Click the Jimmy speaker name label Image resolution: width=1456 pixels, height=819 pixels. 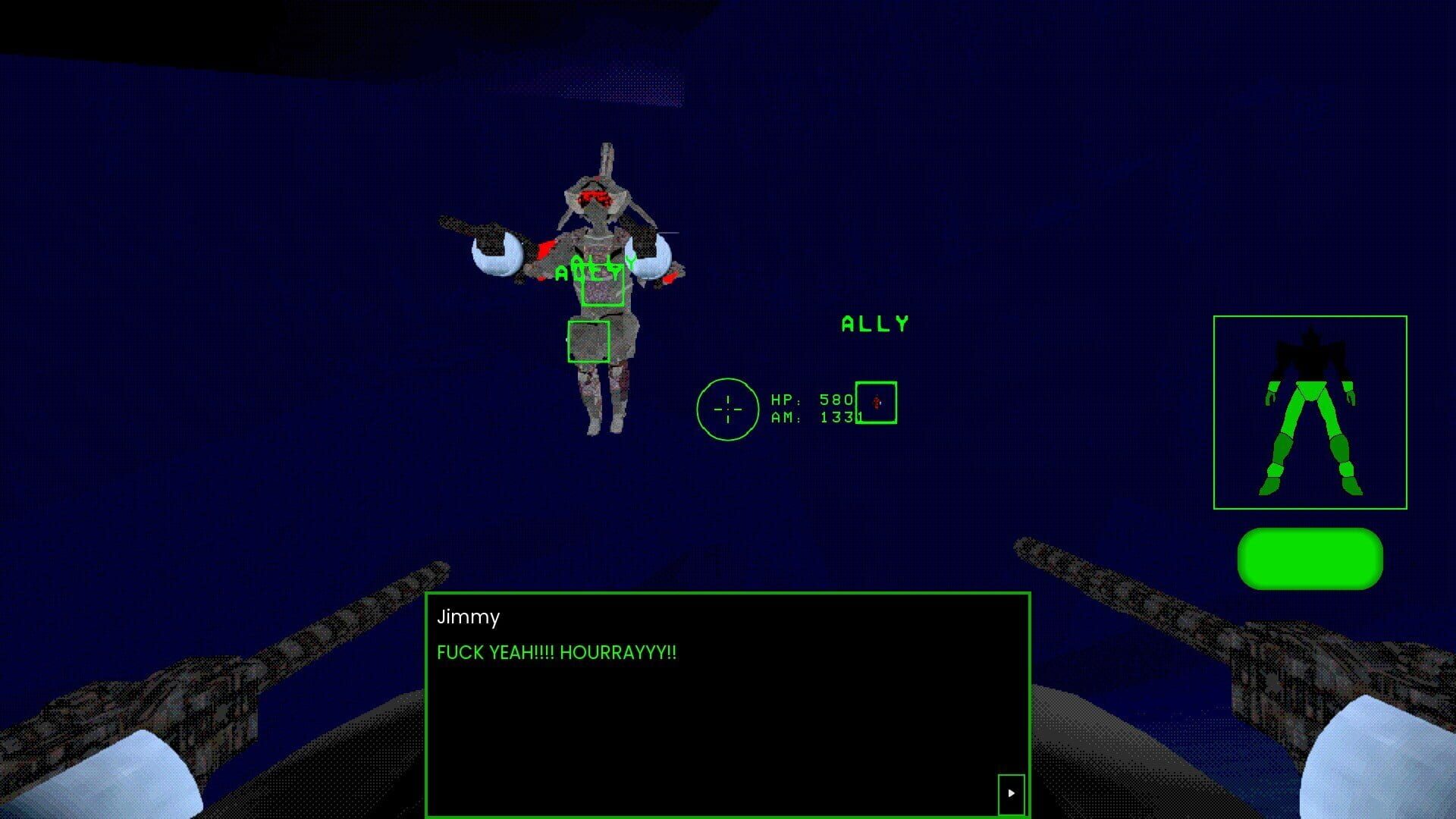click(467, 618)
